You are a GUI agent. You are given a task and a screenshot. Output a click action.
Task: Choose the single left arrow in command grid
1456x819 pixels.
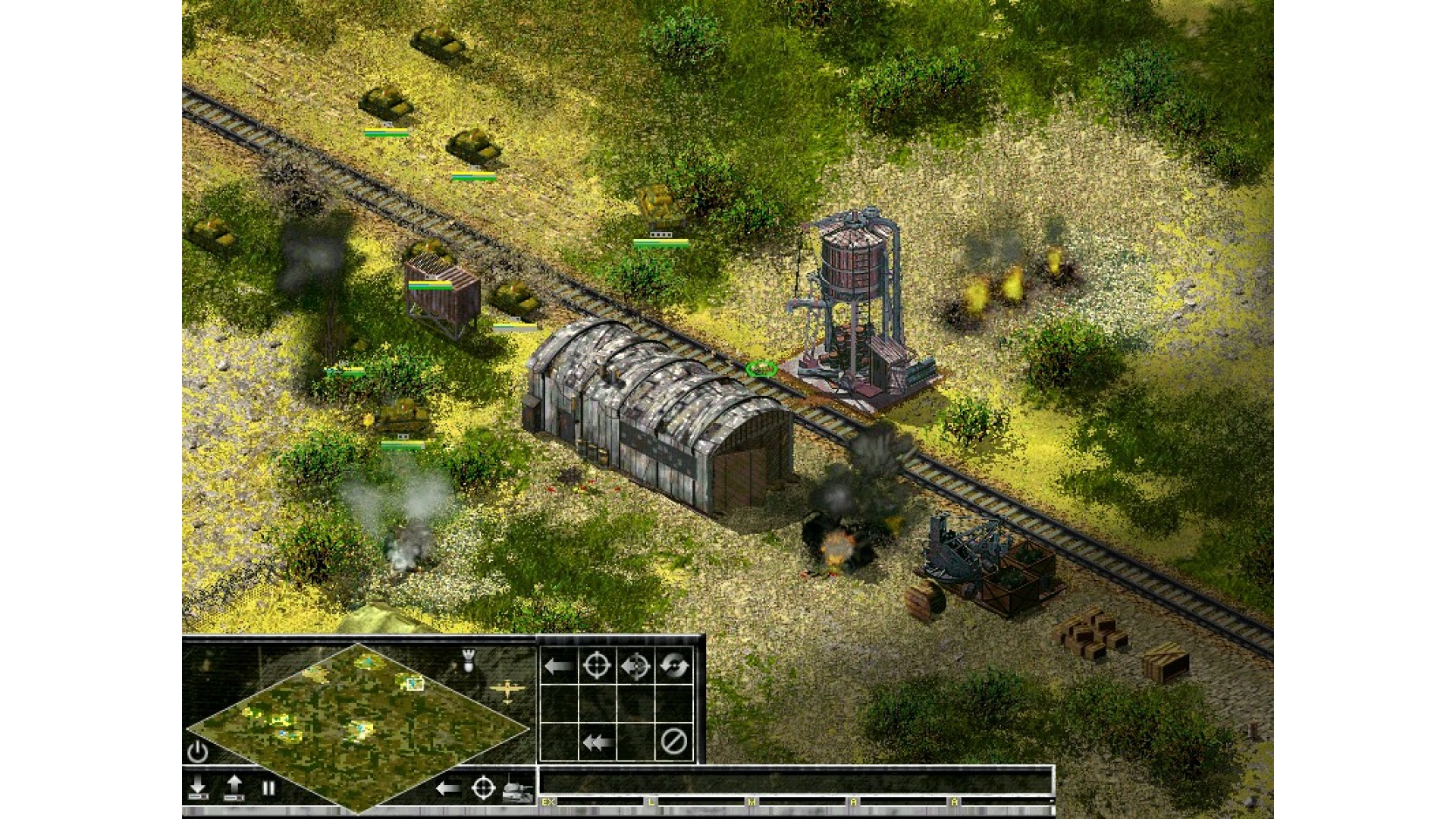pyautogui.click(x=558, y=667)
